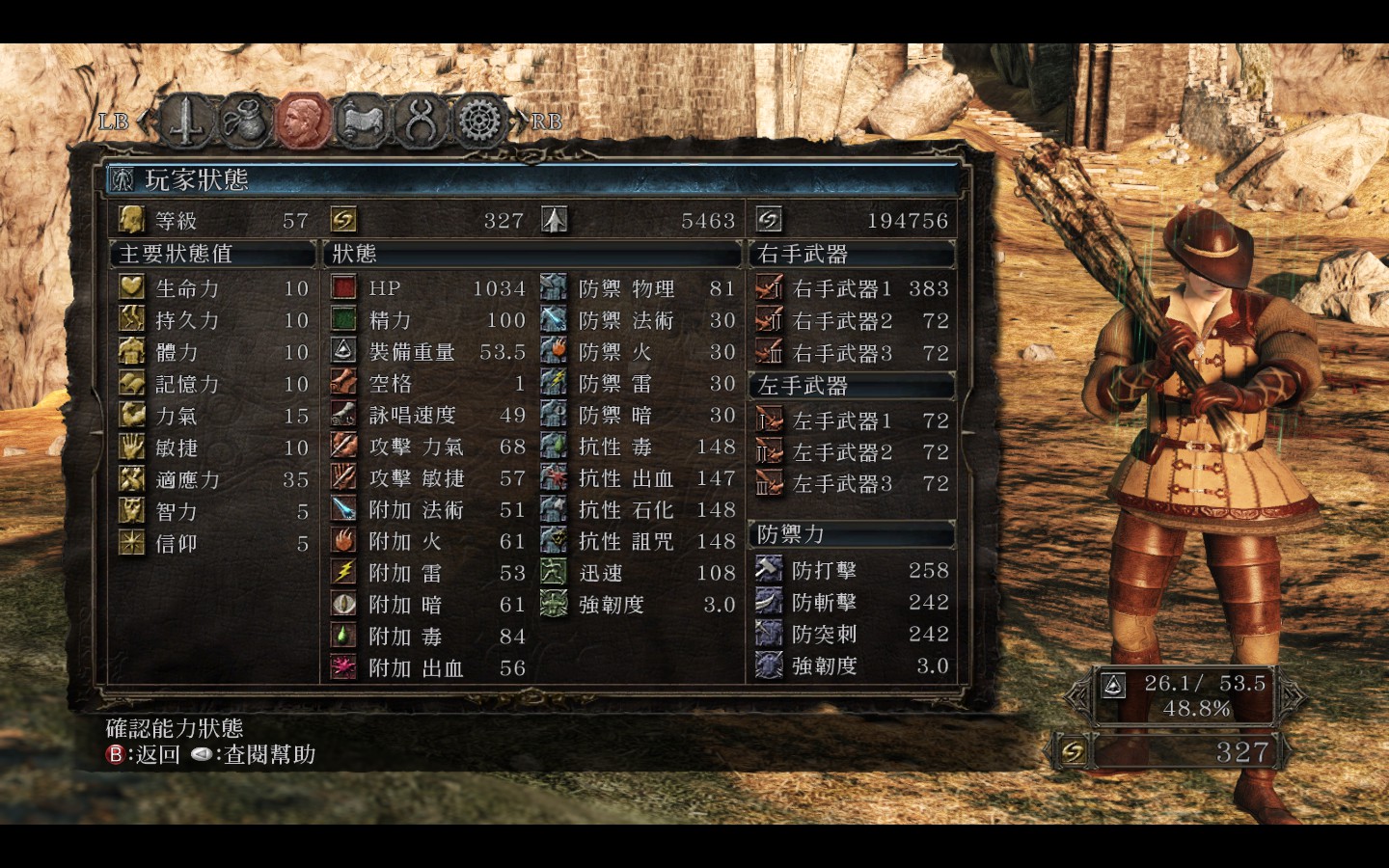Choose the 詠唱速度 row
The image size is (1389, 868).
pyautogui.click(x=427, y=416)
